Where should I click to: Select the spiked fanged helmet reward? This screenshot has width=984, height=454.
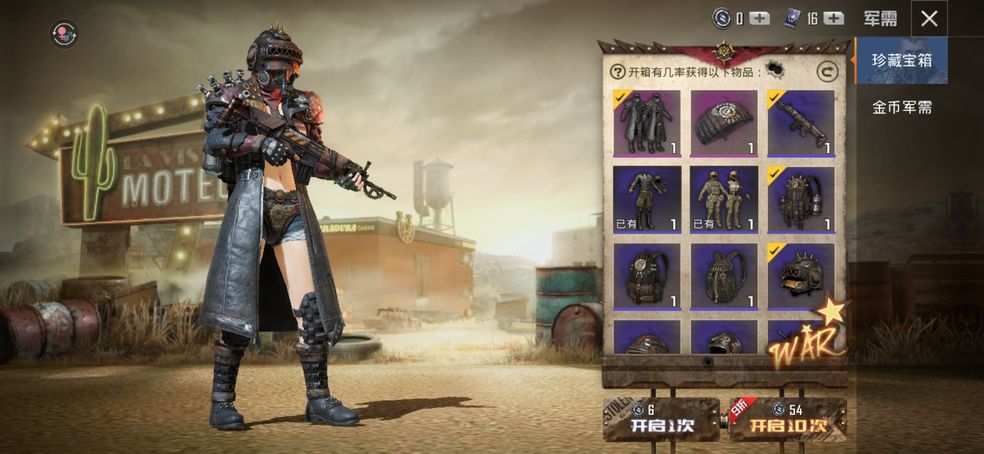801,275
